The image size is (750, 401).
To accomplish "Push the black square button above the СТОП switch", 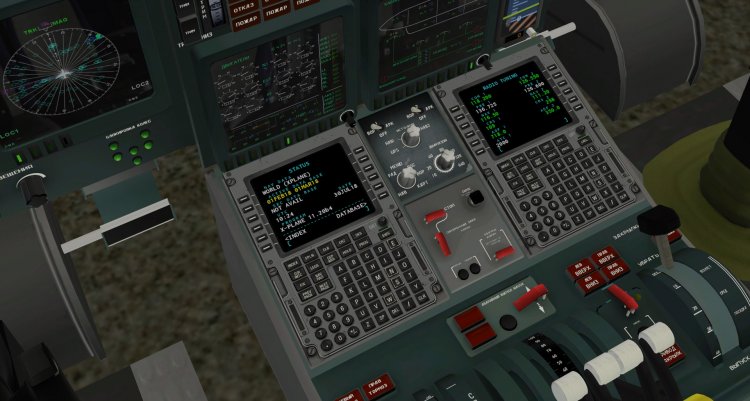I will (476, 197).
